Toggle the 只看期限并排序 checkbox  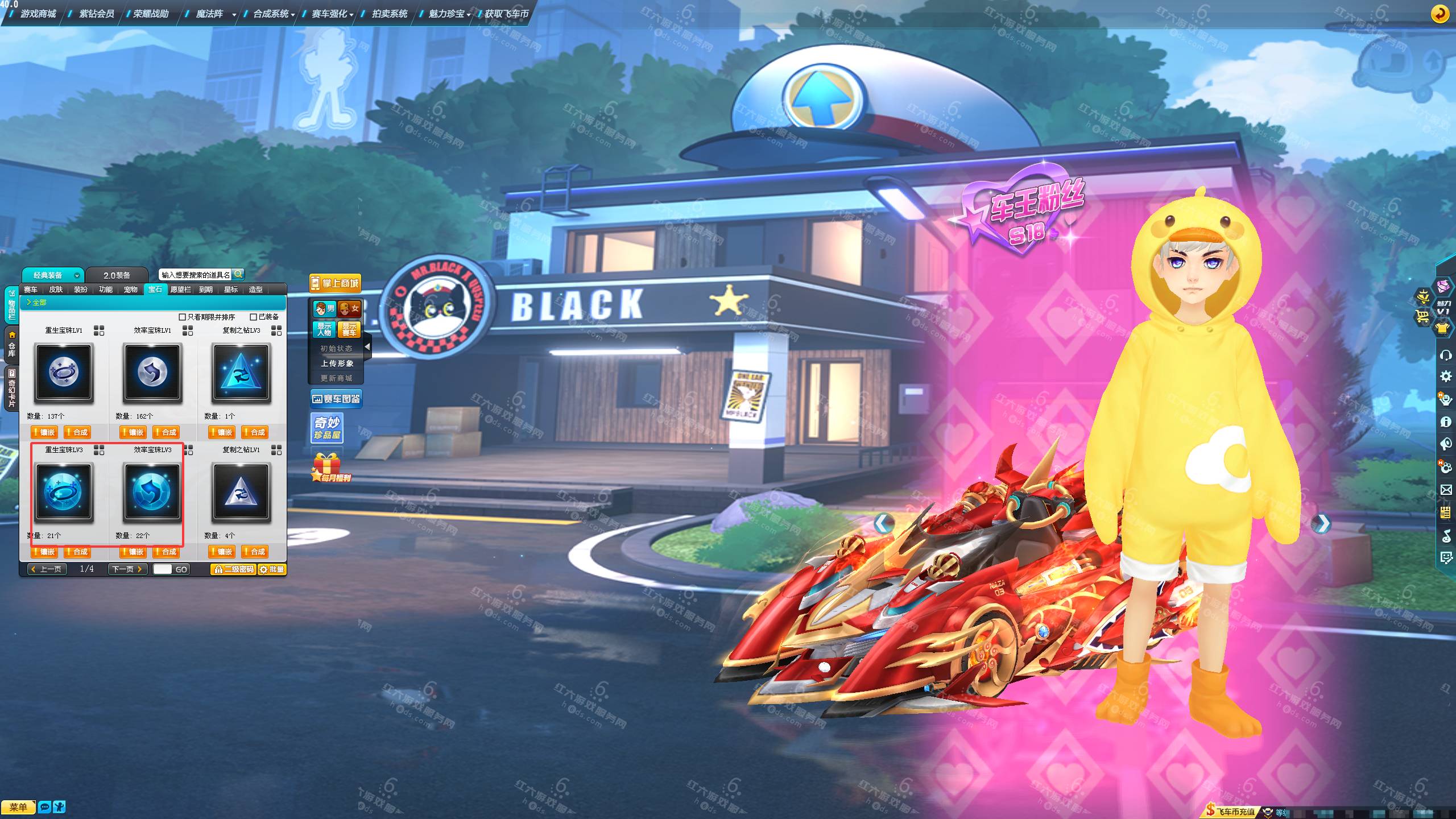click(183, 317)
